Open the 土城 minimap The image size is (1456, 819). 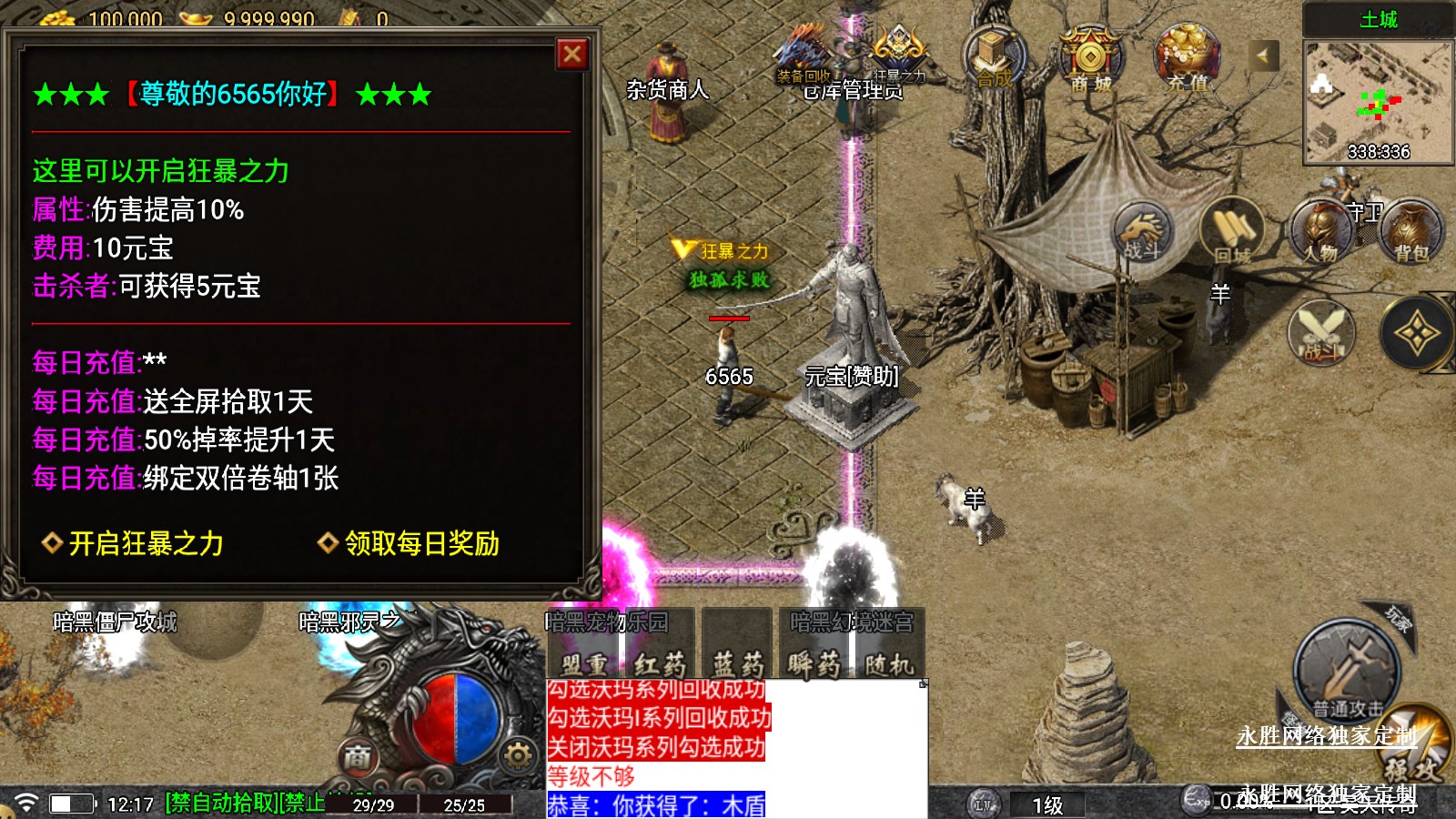(x=1378, y=102)
